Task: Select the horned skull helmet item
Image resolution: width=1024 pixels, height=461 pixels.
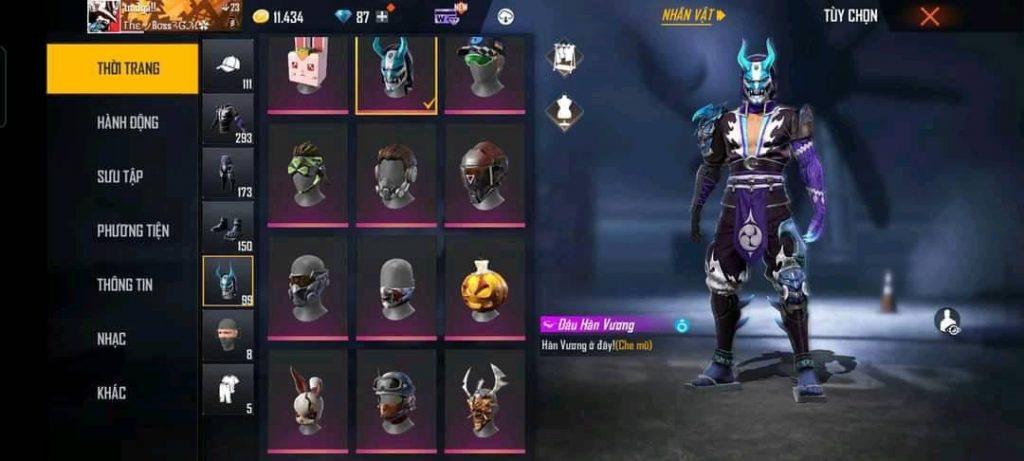Action: pyautogui.click(x=484, y=399)
